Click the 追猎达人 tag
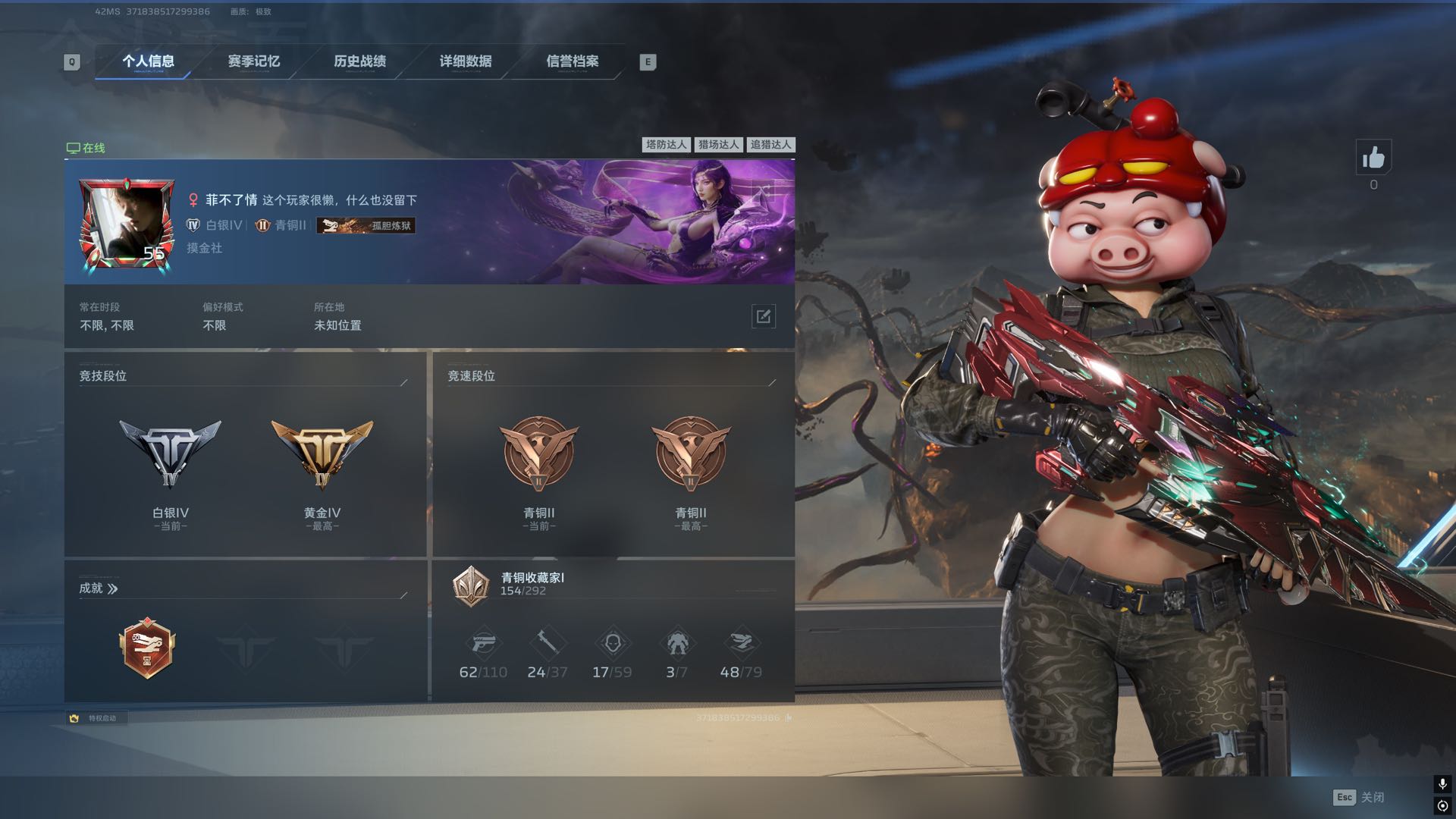The width and height of the screenshot is (1456, 819). (x=770, y=145)
